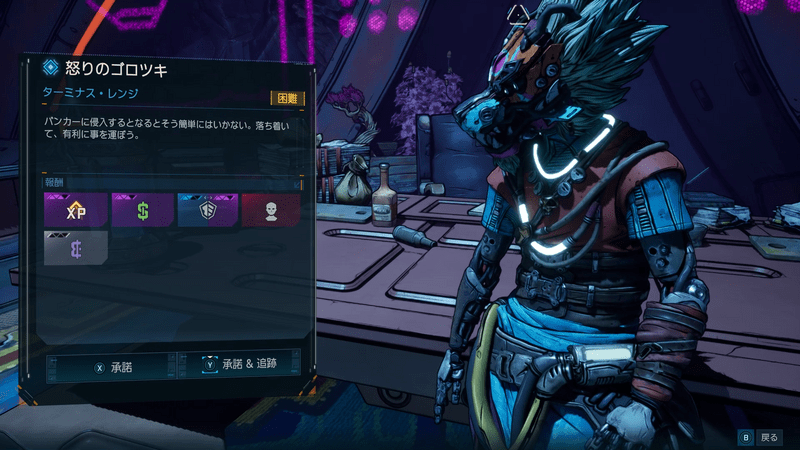Inspect the green dollar cash reward

pos(142,211)
